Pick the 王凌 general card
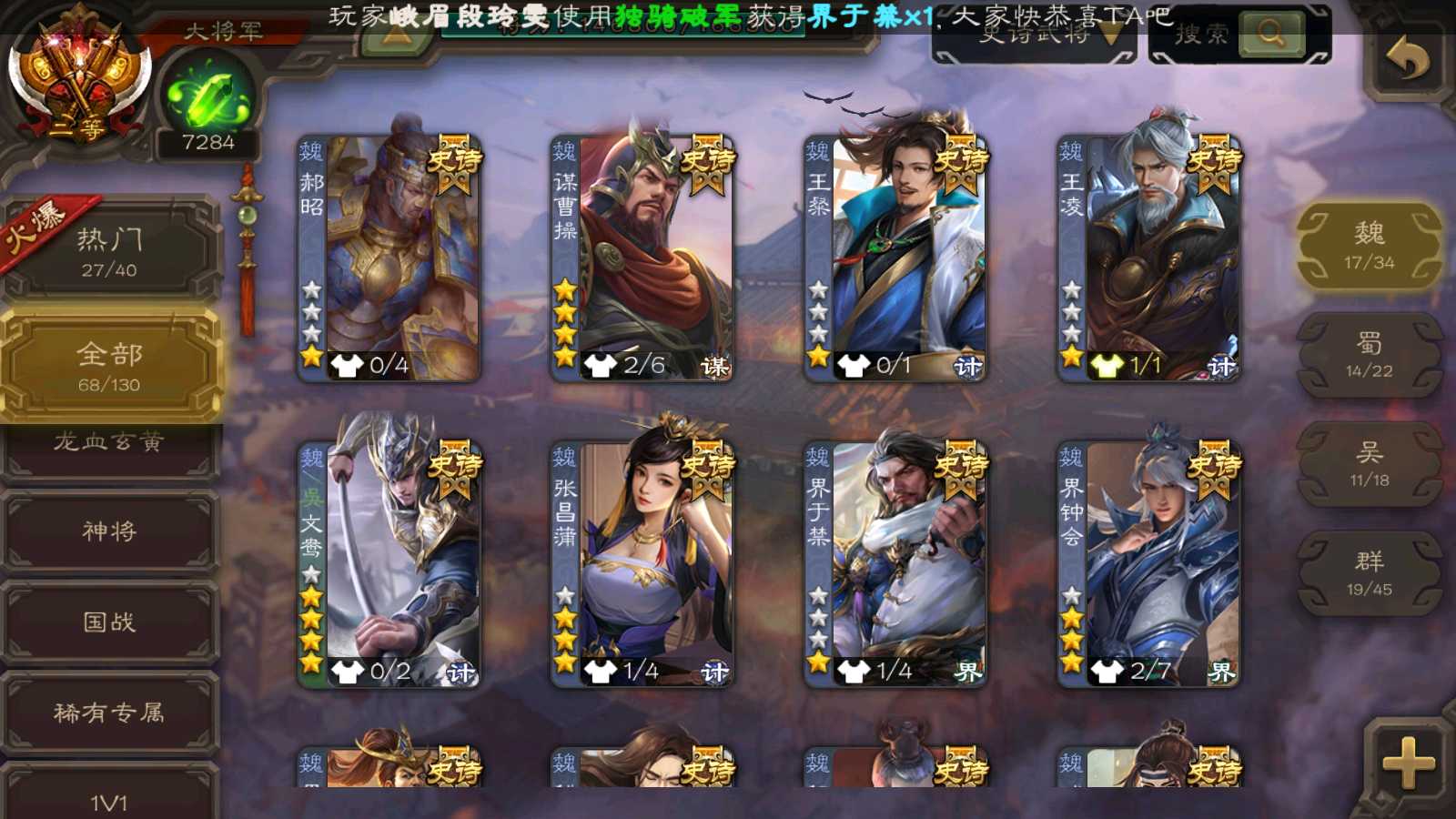The height and width of the screenshot is (819, 1456). click(x=1148, y=258)
